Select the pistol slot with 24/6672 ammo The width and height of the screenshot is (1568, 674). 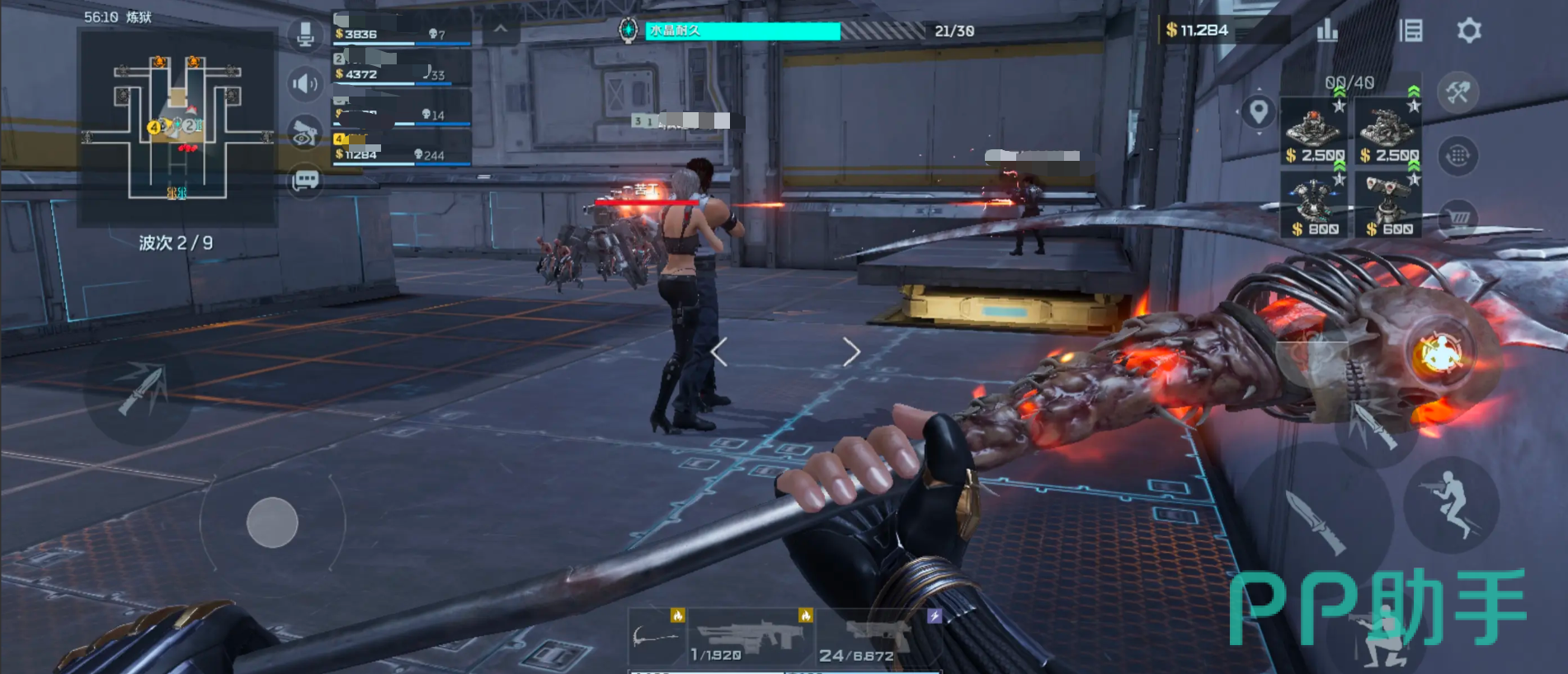[x=877, y=637]
